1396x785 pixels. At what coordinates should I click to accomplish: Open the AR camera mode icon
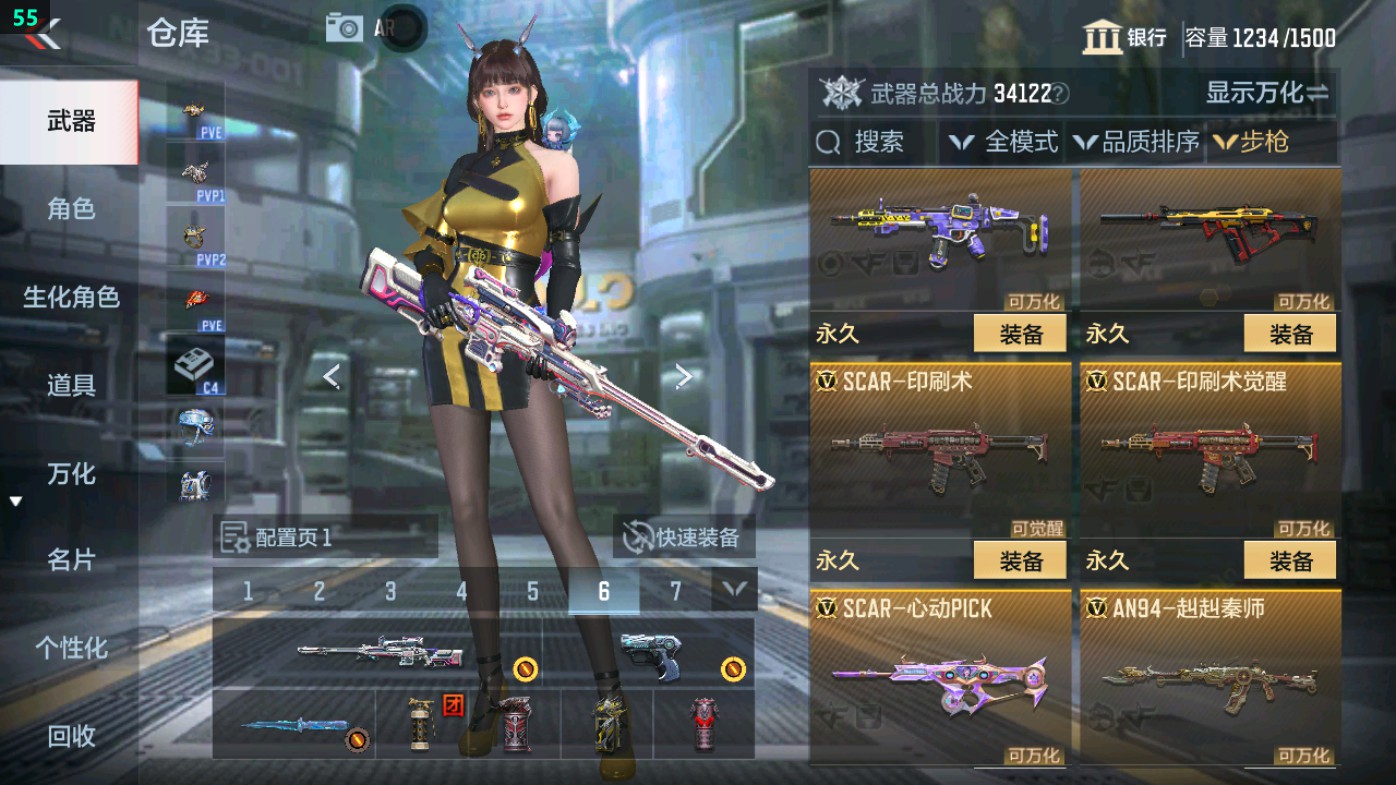pyautogui.click(x=344, y=27)
